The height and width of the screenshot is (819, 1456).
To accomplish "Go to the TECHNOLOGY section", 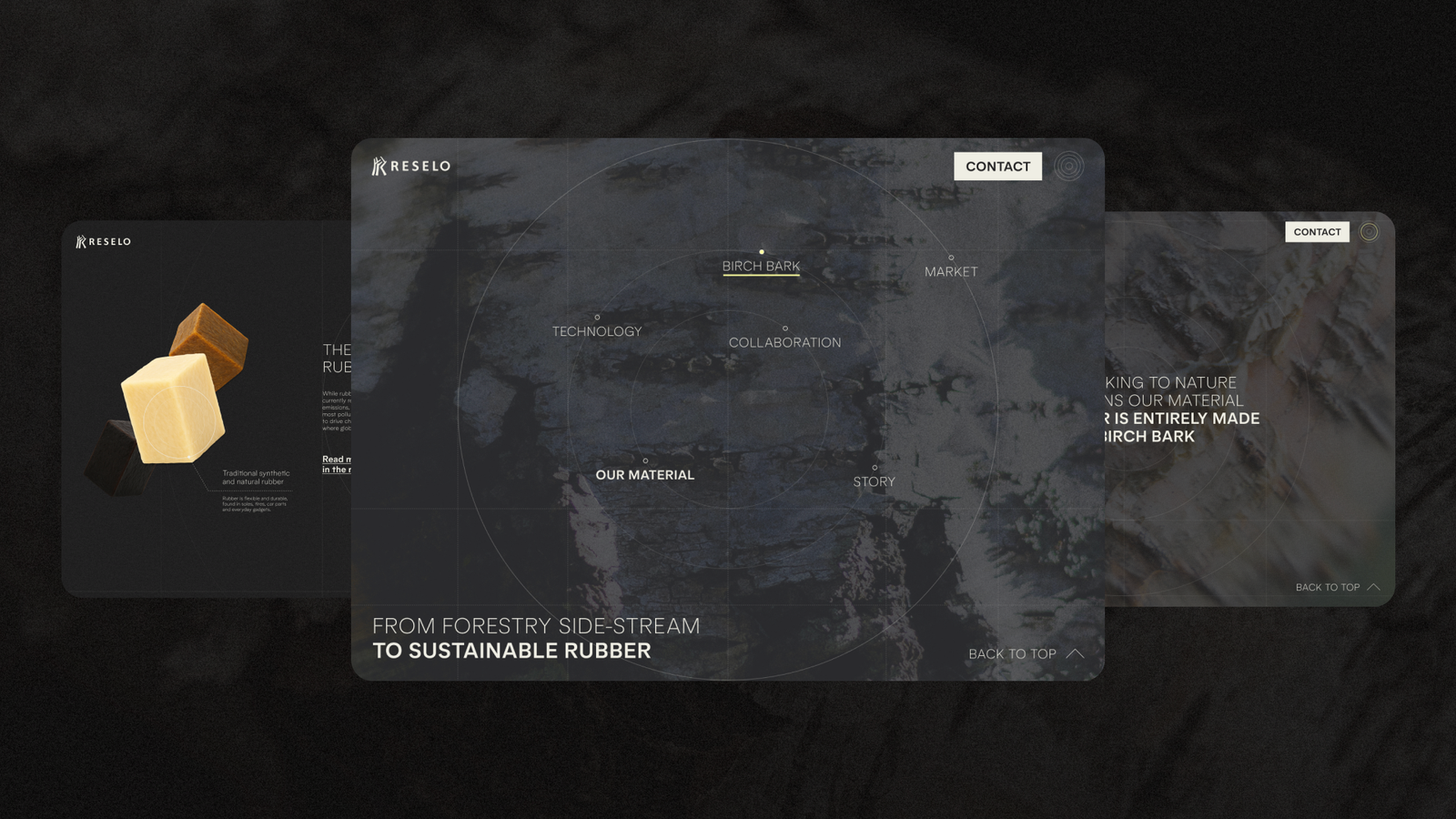I will point(597,331).
